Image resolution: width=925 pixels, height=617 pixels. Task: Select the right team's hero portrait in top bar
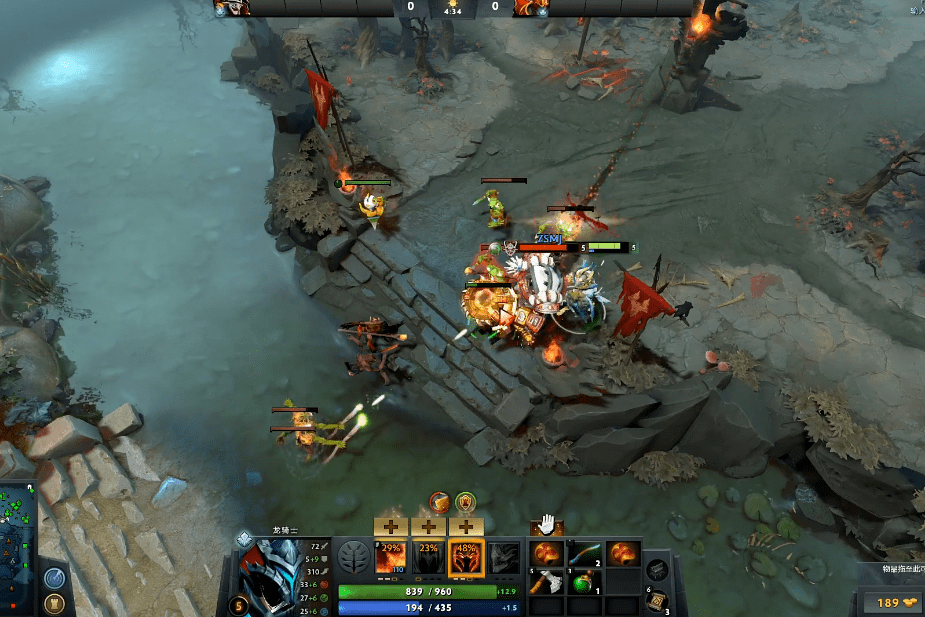pos(527,8)
